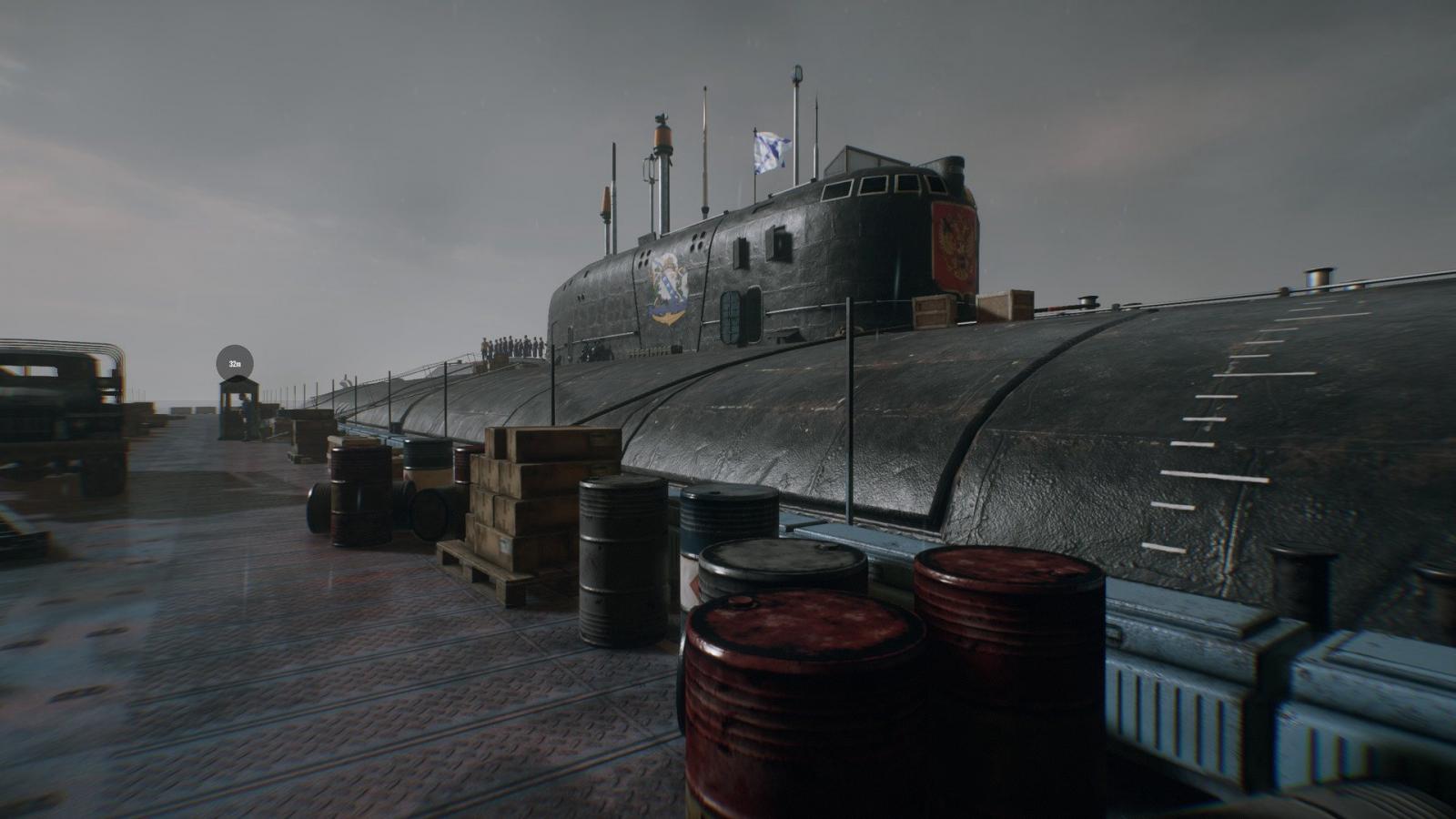Select the 32m objective waypoint marker
The height and width of the screenshot is (819, 1456).
pyautogui.click(x=235, y=363)
